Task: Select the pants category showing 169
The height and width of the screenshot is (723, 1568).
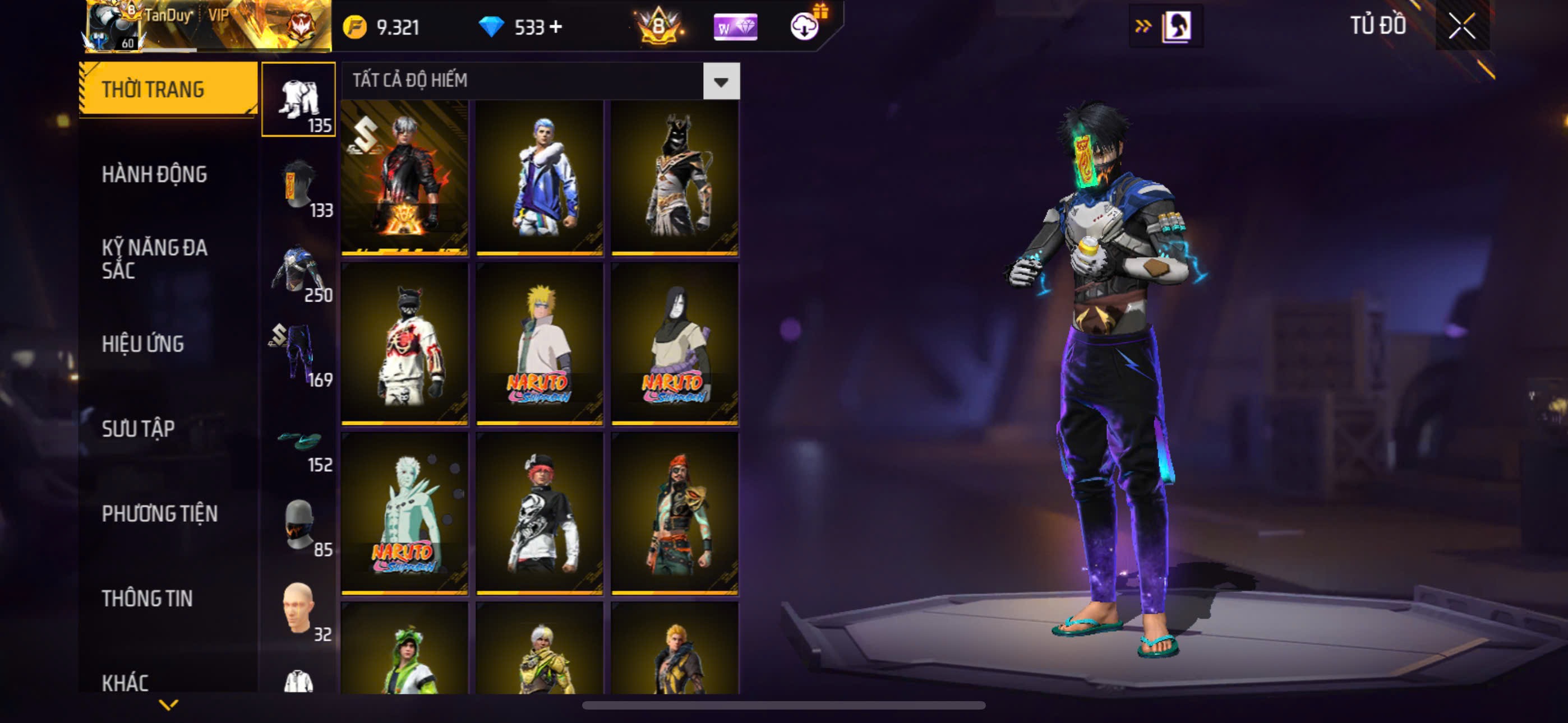Action: [x=298, y=355]
